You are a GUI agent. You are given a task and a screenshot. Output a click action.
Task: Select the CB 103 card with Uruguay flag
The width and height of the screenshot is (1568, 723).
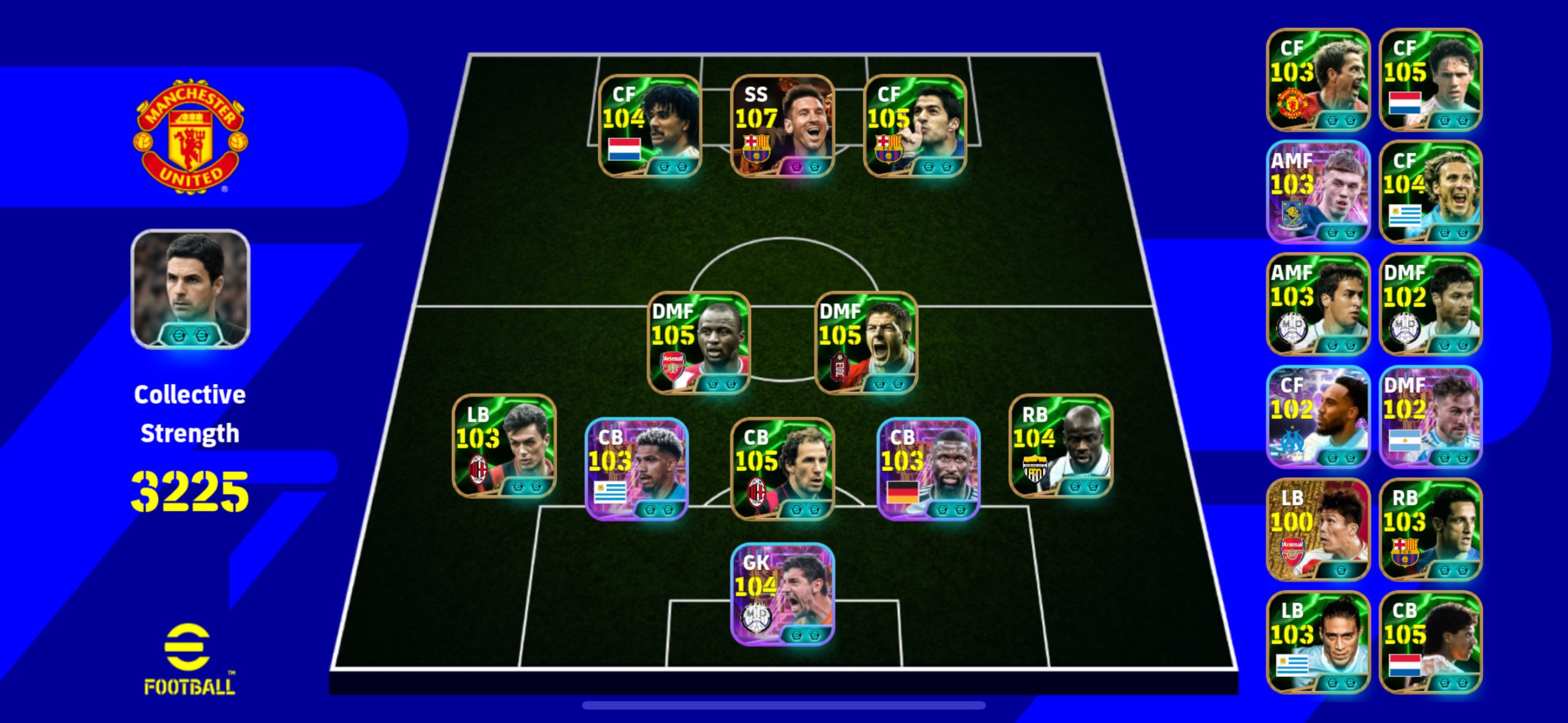(x=636, y=468)
